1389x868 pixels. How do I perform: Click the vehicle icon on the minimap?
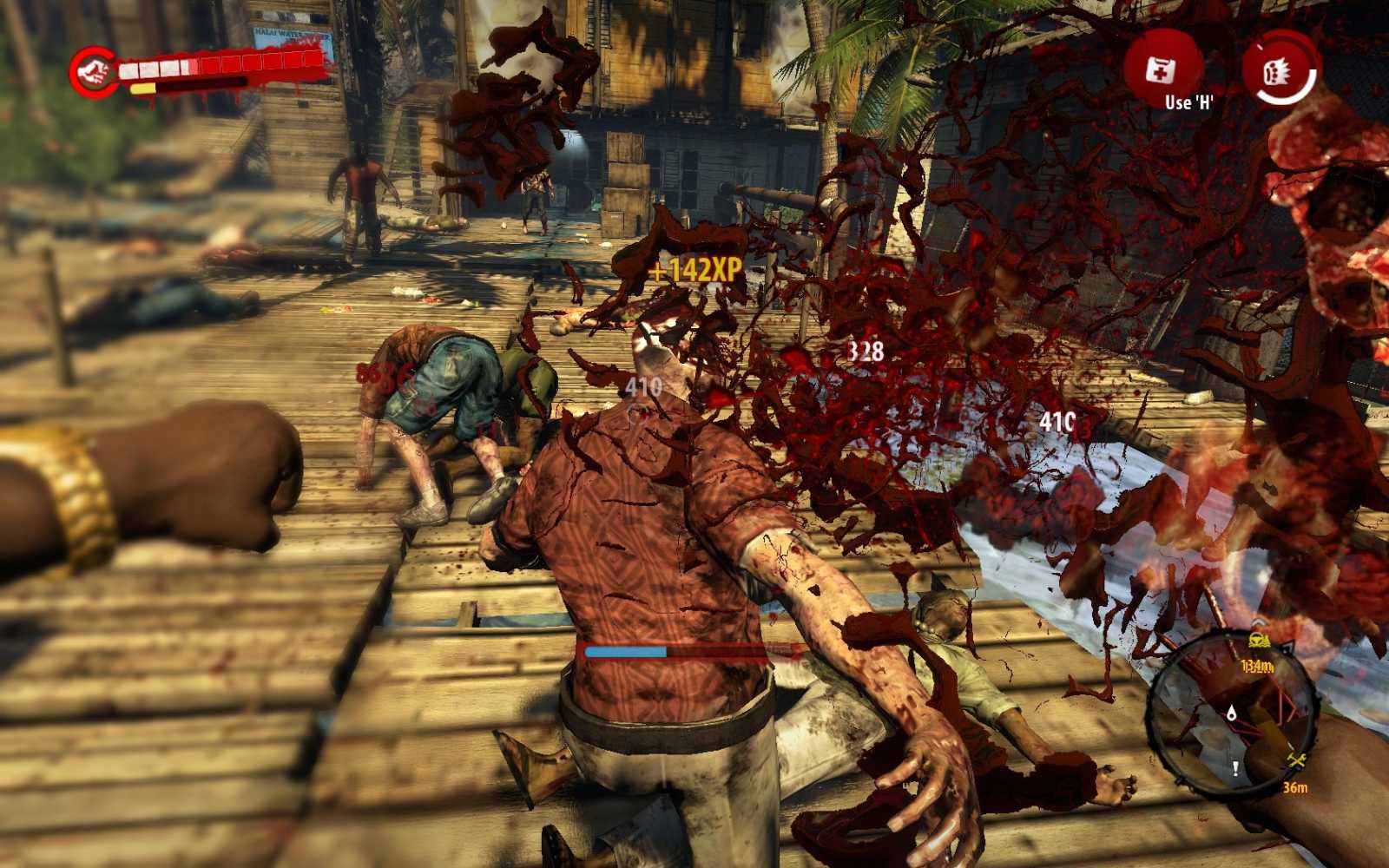(x=1259, y=640)
